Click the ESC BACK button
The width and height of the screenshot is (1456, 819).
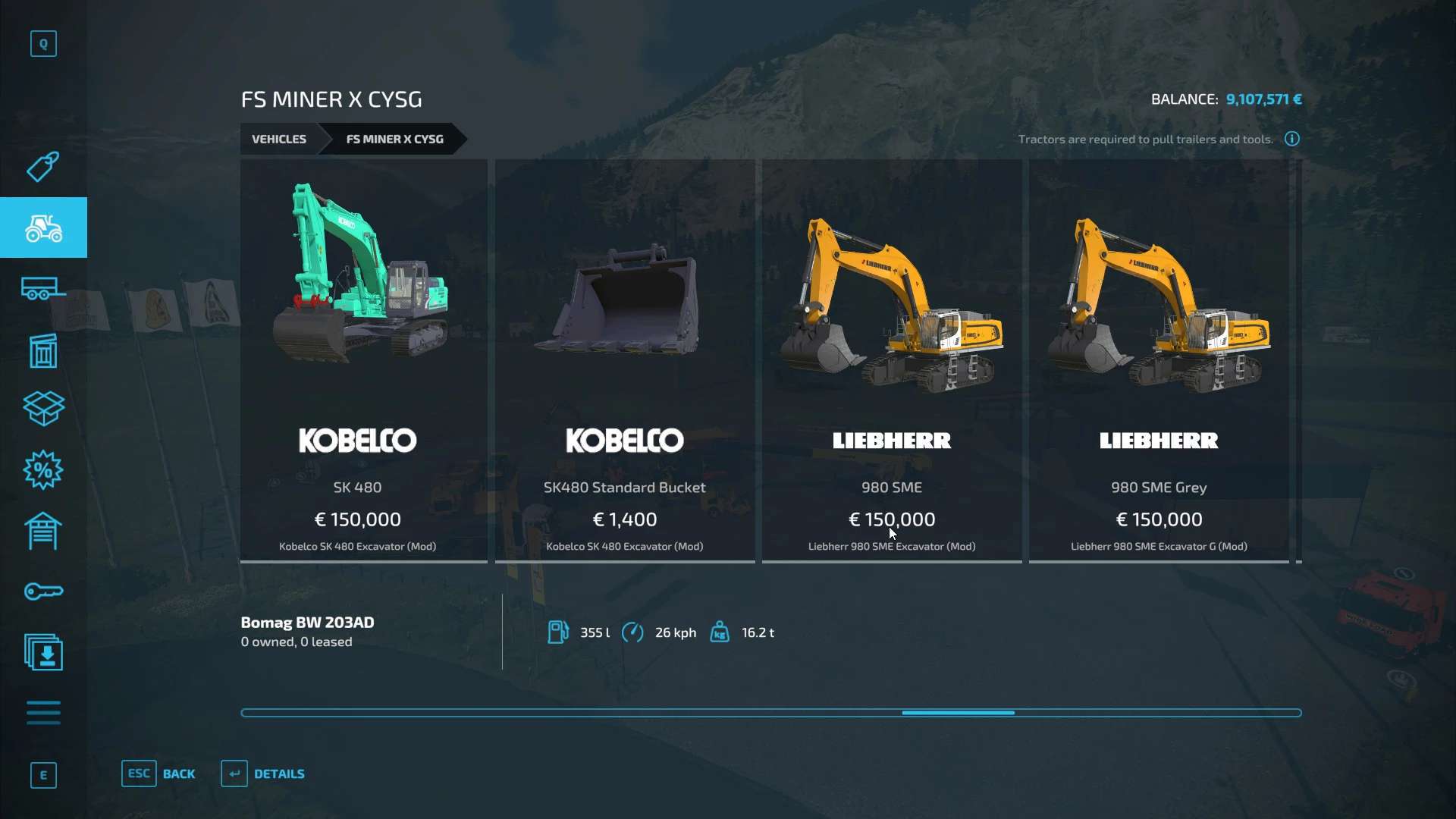158,773
